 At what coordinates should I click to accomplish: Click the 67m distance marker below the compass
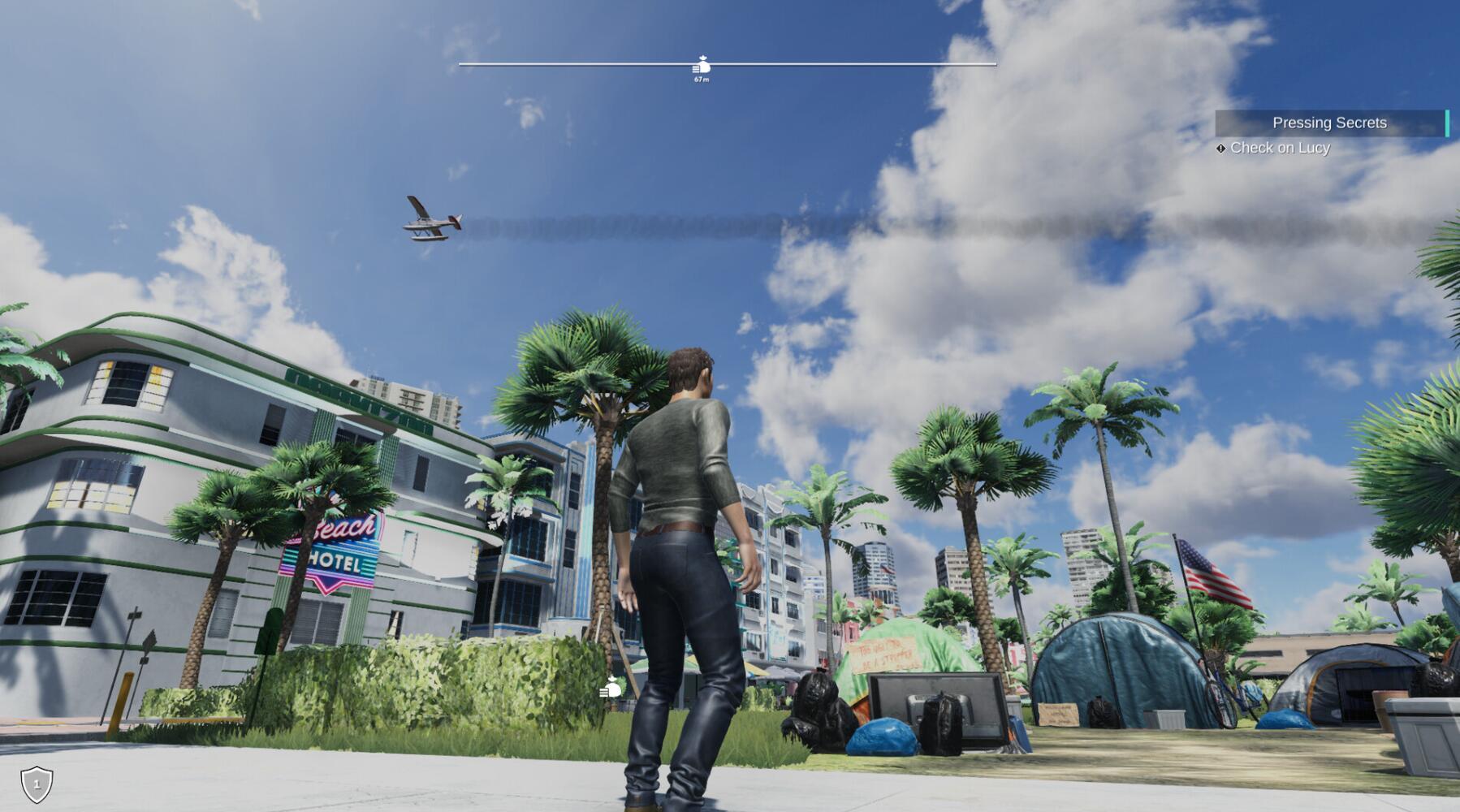click(700, 81)
